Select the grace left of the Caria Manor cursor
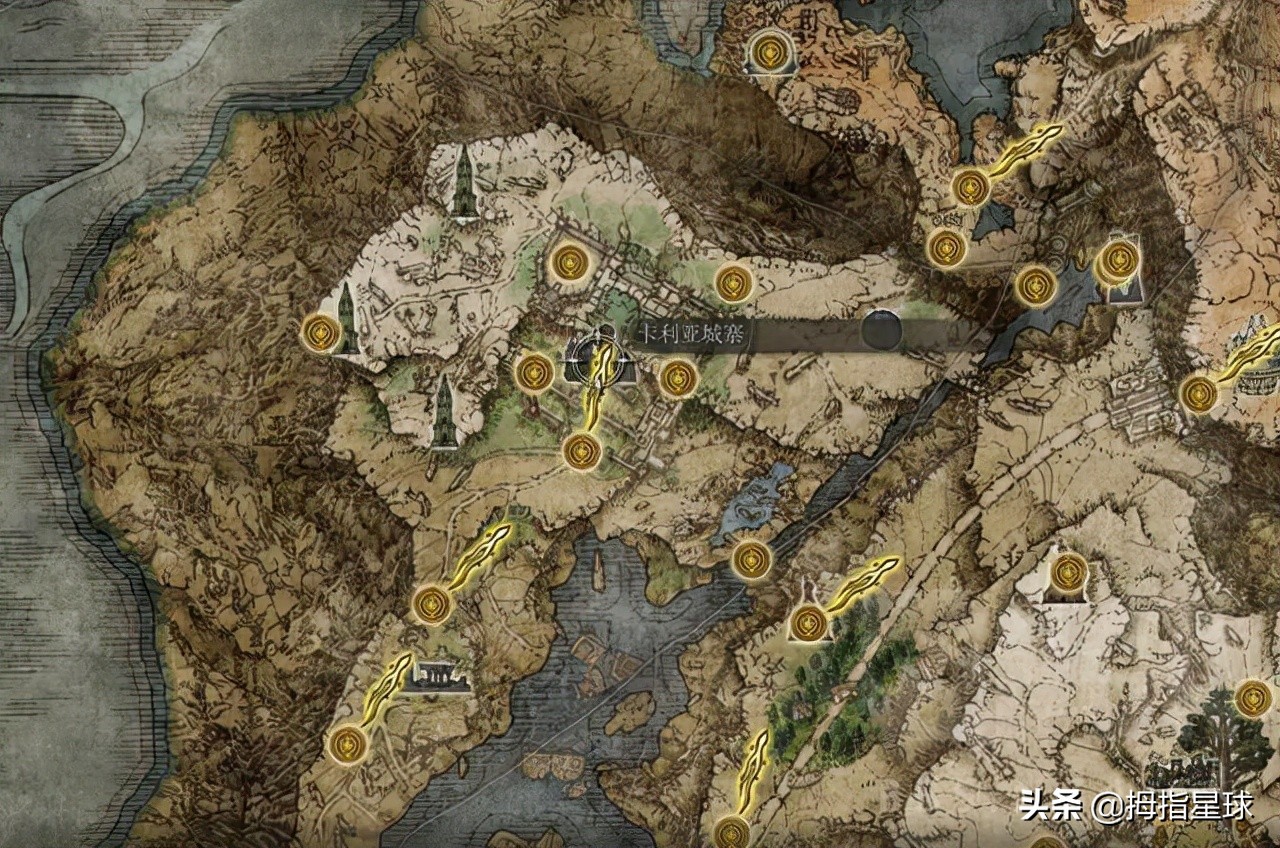Image resolution: width=1280 pixels, height=848 pixels. point(534,372)
